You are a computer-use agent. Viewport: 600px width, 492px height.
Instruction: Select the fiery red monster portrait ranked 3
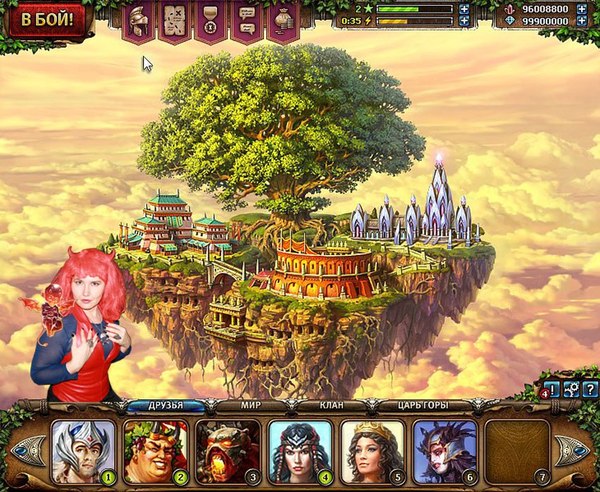(x=227, y=452)
